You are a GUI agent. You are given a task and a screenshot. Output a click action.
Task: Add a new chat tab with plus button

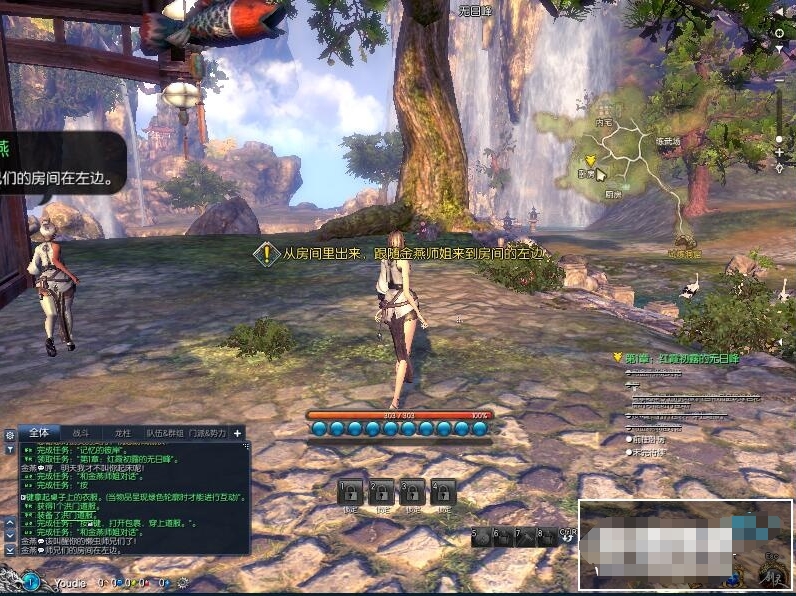tap(238, 433)
